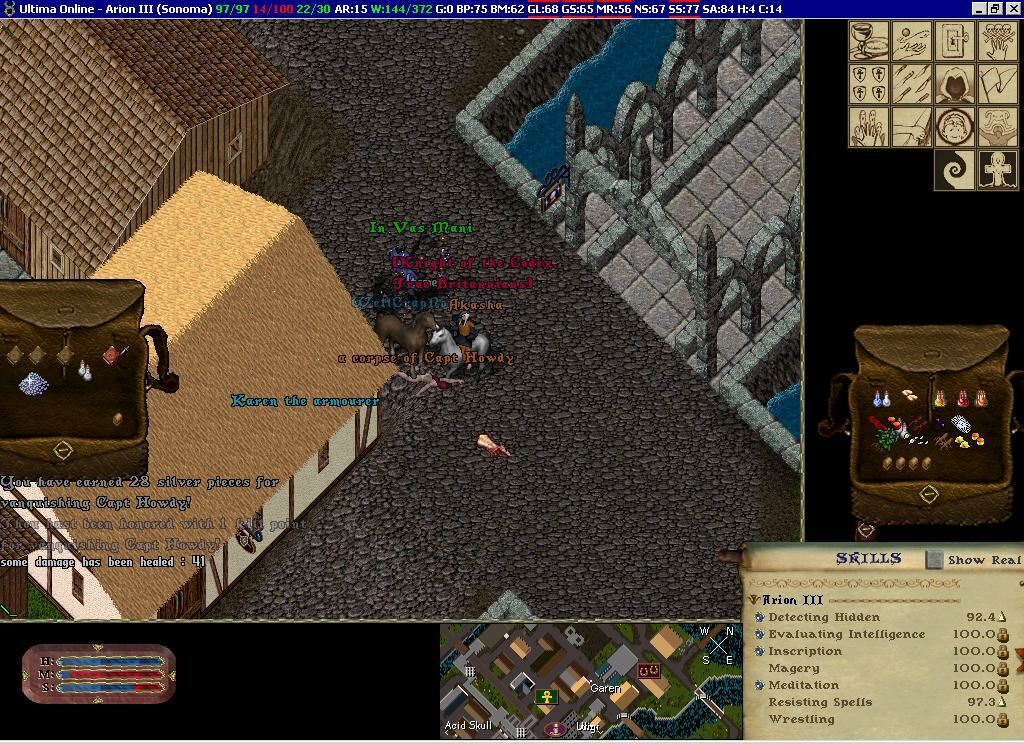Toggle the Show Real checkbox in Skills
The image size is (1024, 744).
934,560
